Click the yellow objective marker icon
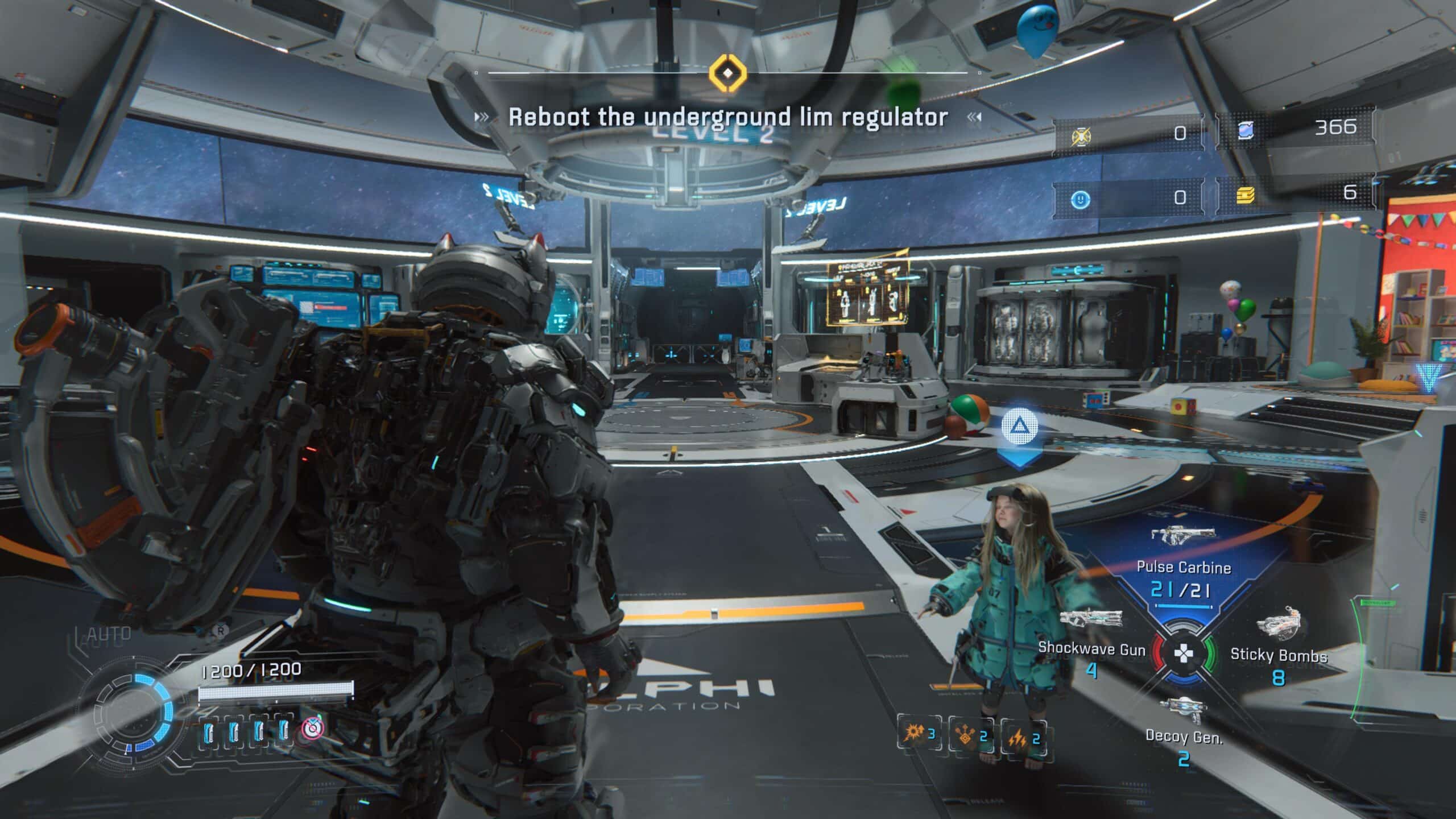The image size is (1456, 819). click(x=727, y=73)
